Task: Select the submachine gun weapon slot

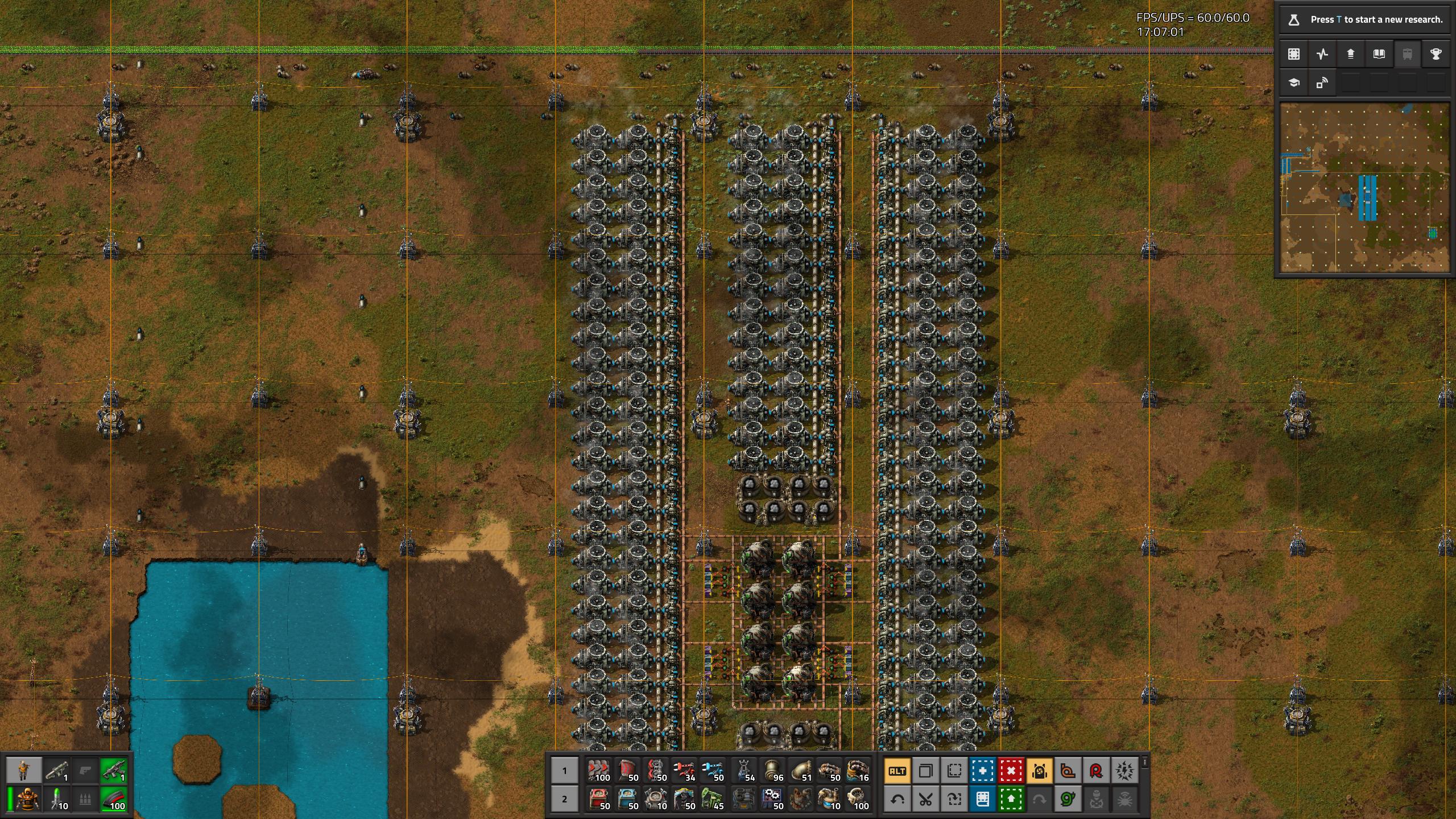Action: pos(114,771)
